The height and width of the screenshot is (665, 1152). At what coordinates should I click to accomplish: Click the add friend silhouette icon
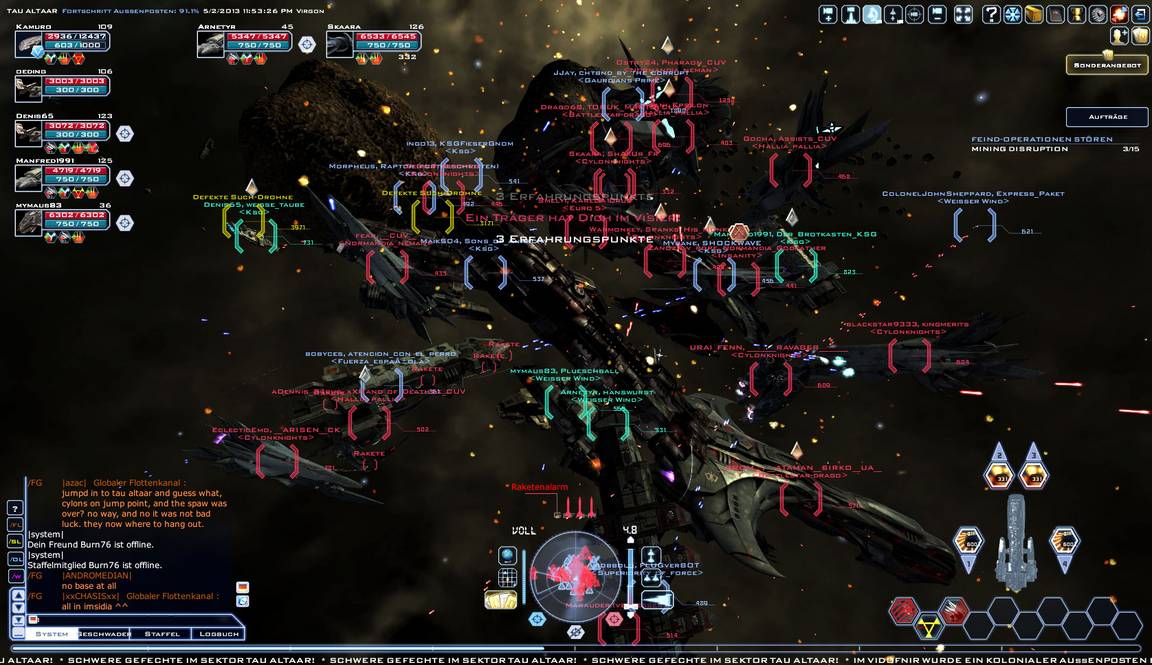[1119, 35]
